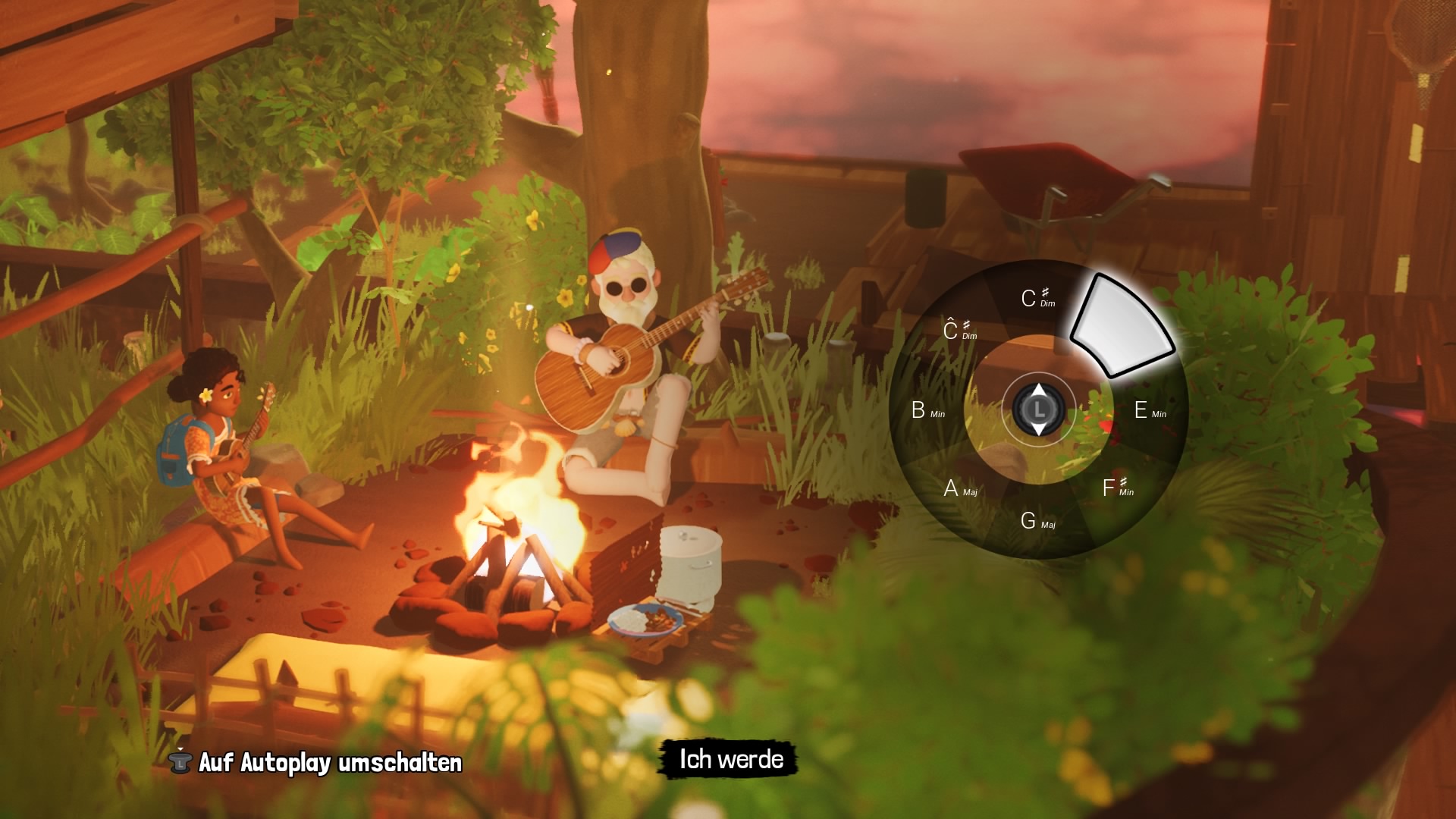1456x819 pixels.
Task: Switch to autoplay via 'Auf Autoplay umschalten'
Action: 329,762
